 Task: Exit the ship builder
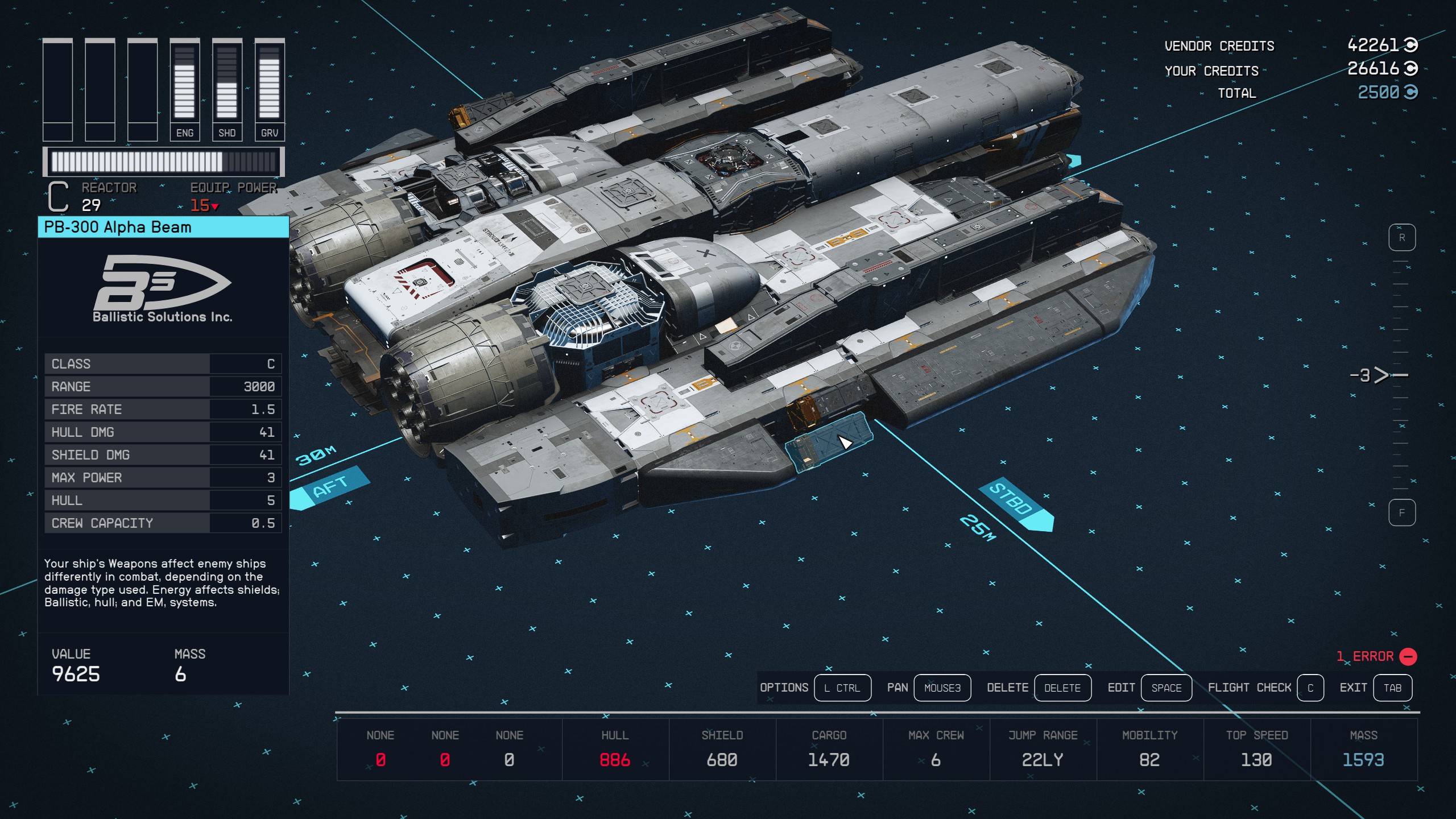click(1392, 688)
